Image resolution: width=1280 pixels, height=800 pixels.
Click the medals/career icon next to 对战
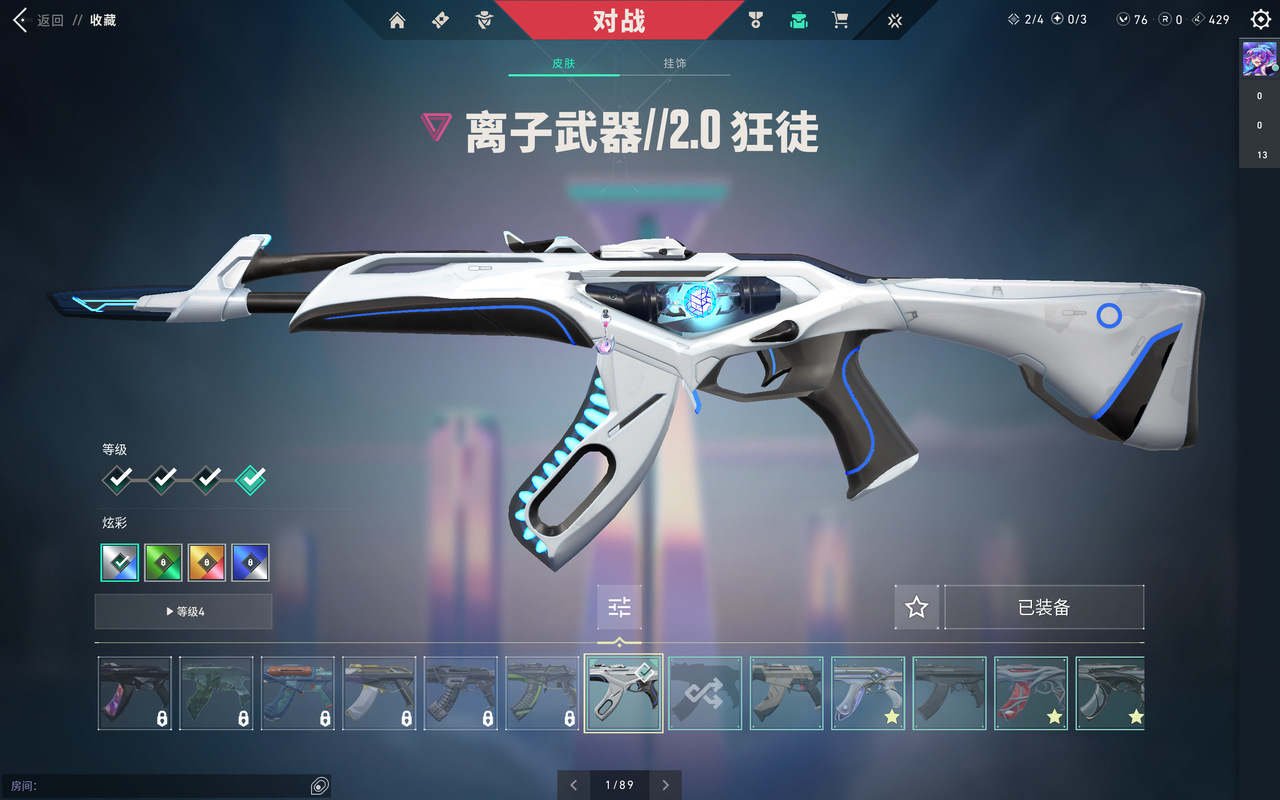pyautogui.click(x=756, y=19)
